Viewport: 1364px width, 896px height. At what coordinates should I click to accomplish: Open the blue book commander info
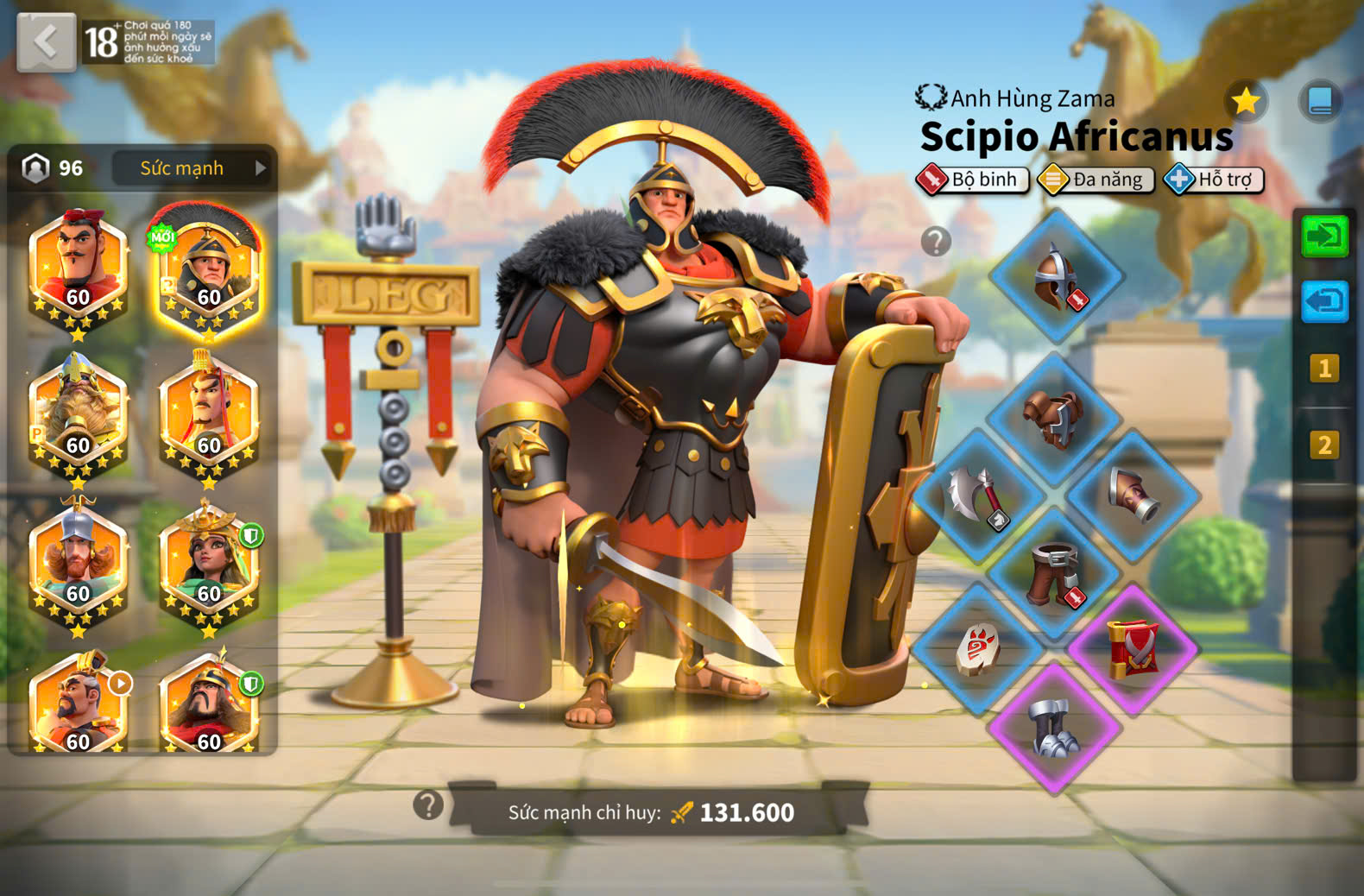coord(1320,101)
